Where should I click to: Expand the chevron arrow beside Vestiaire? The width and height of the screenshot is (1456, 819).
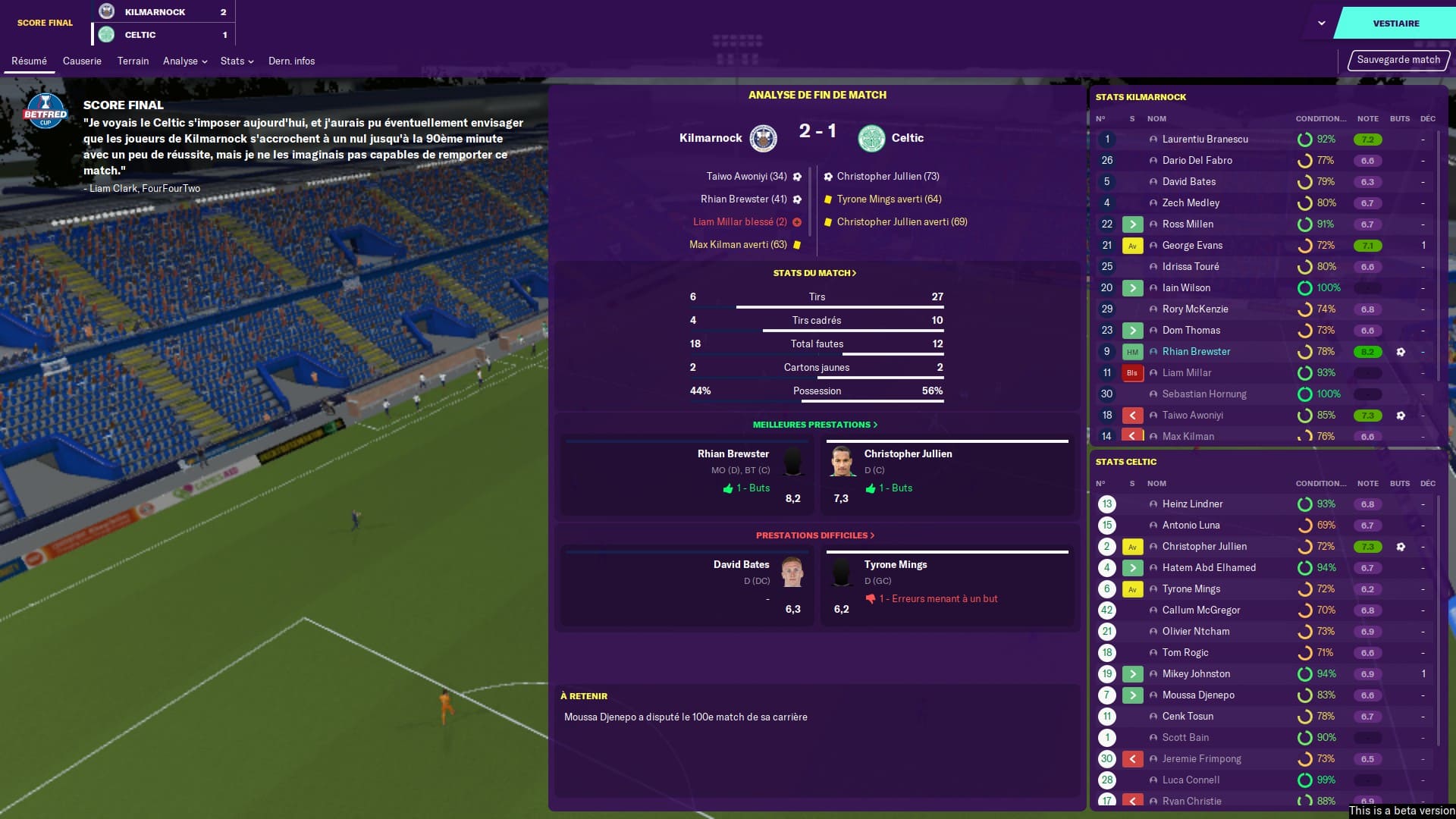pos(1322,24)
